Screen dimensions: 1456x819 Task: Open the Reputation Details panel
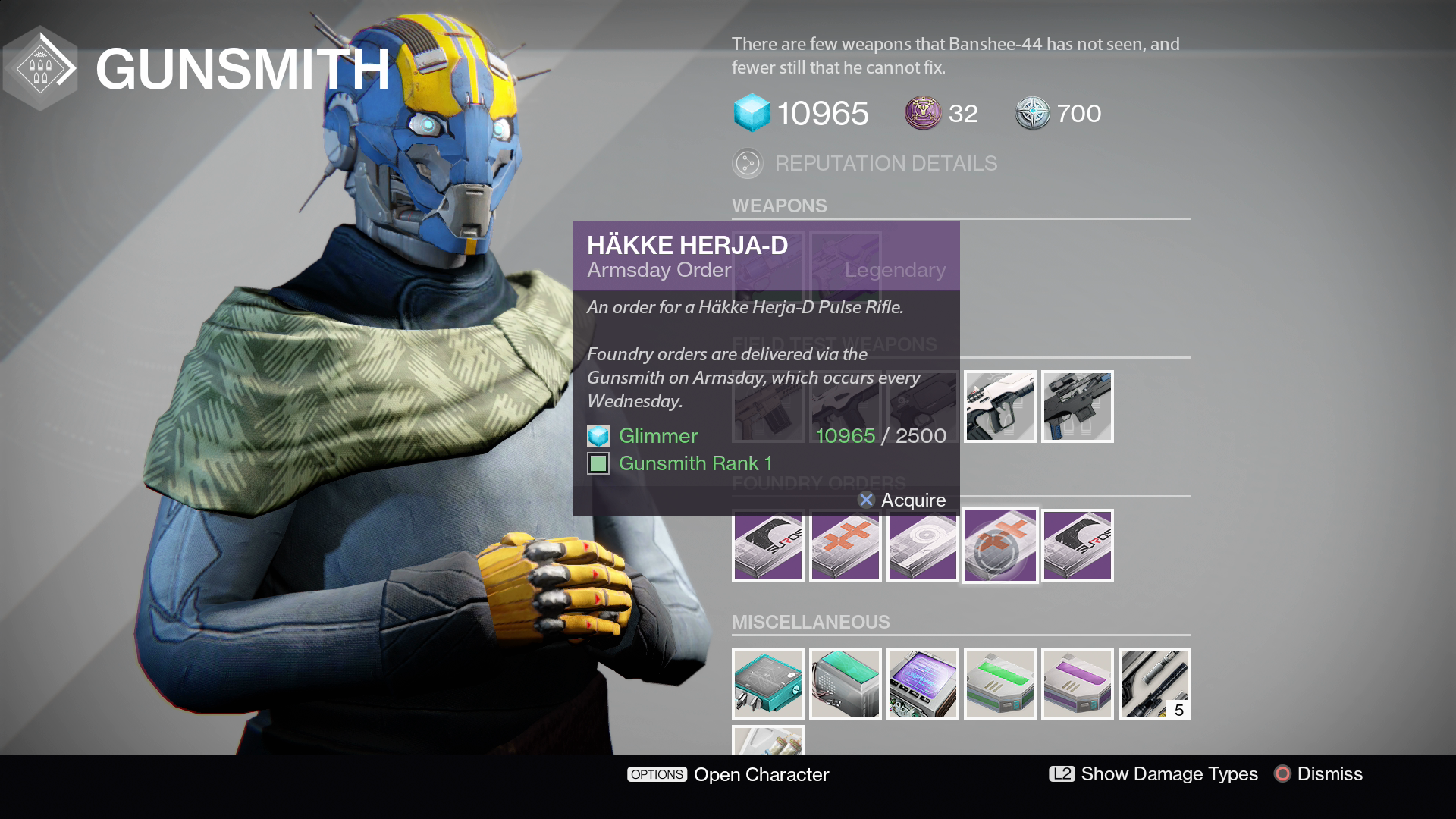(864, 164)
